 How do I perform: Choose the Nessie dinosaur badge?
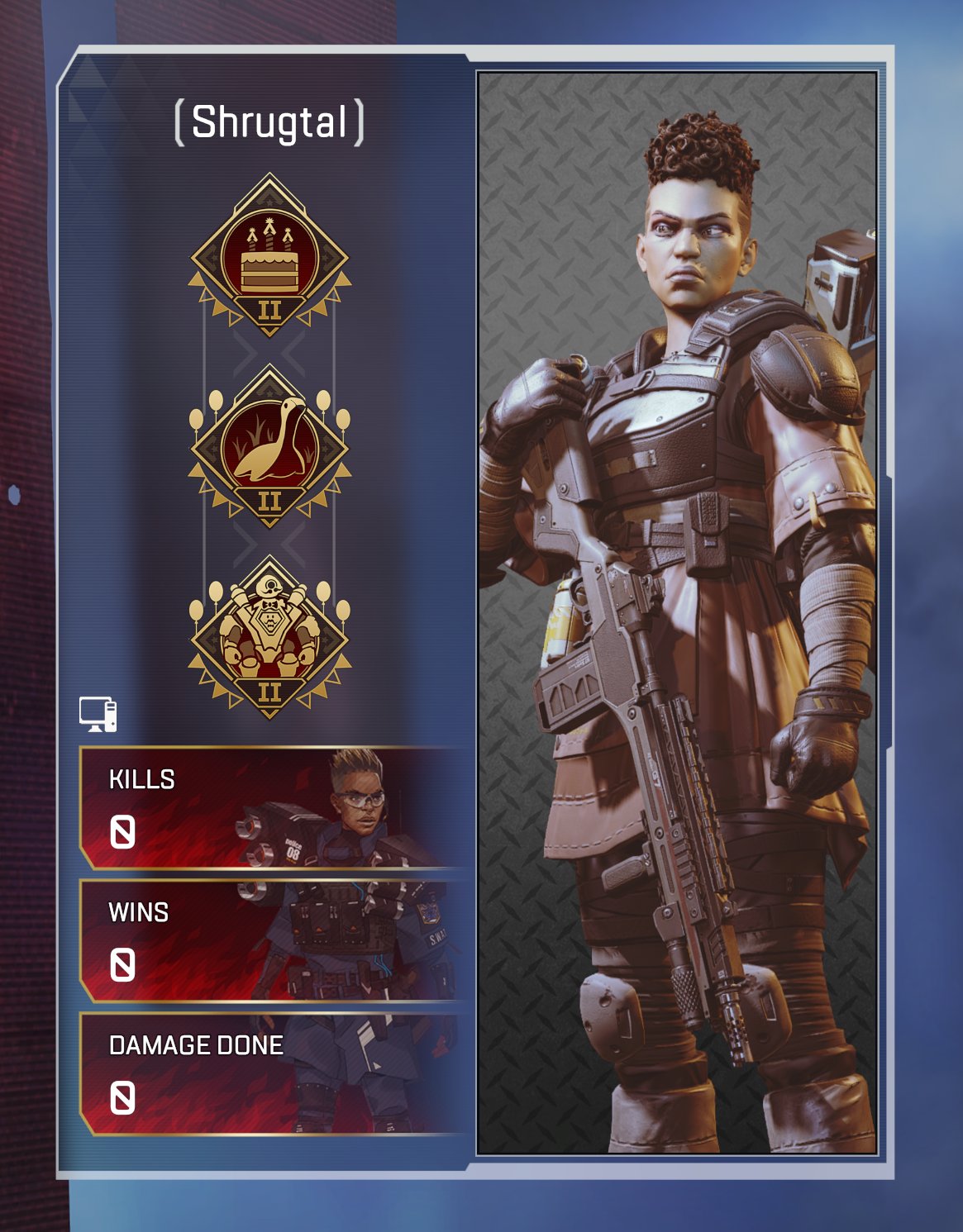coord(269,447)
